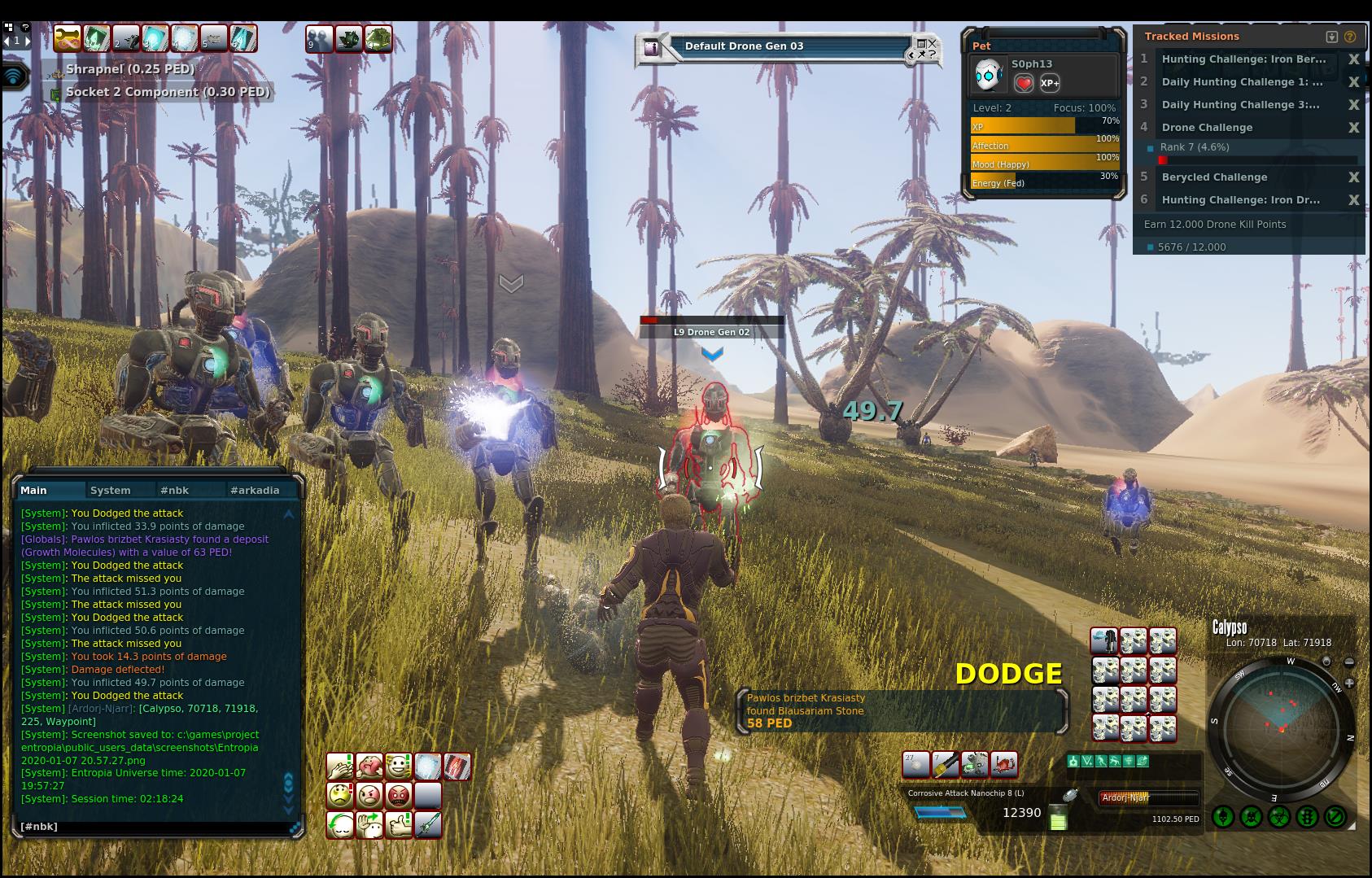1372x878 pixels.
Task: Zoom out the radar with minus button
Action: 1349,662
